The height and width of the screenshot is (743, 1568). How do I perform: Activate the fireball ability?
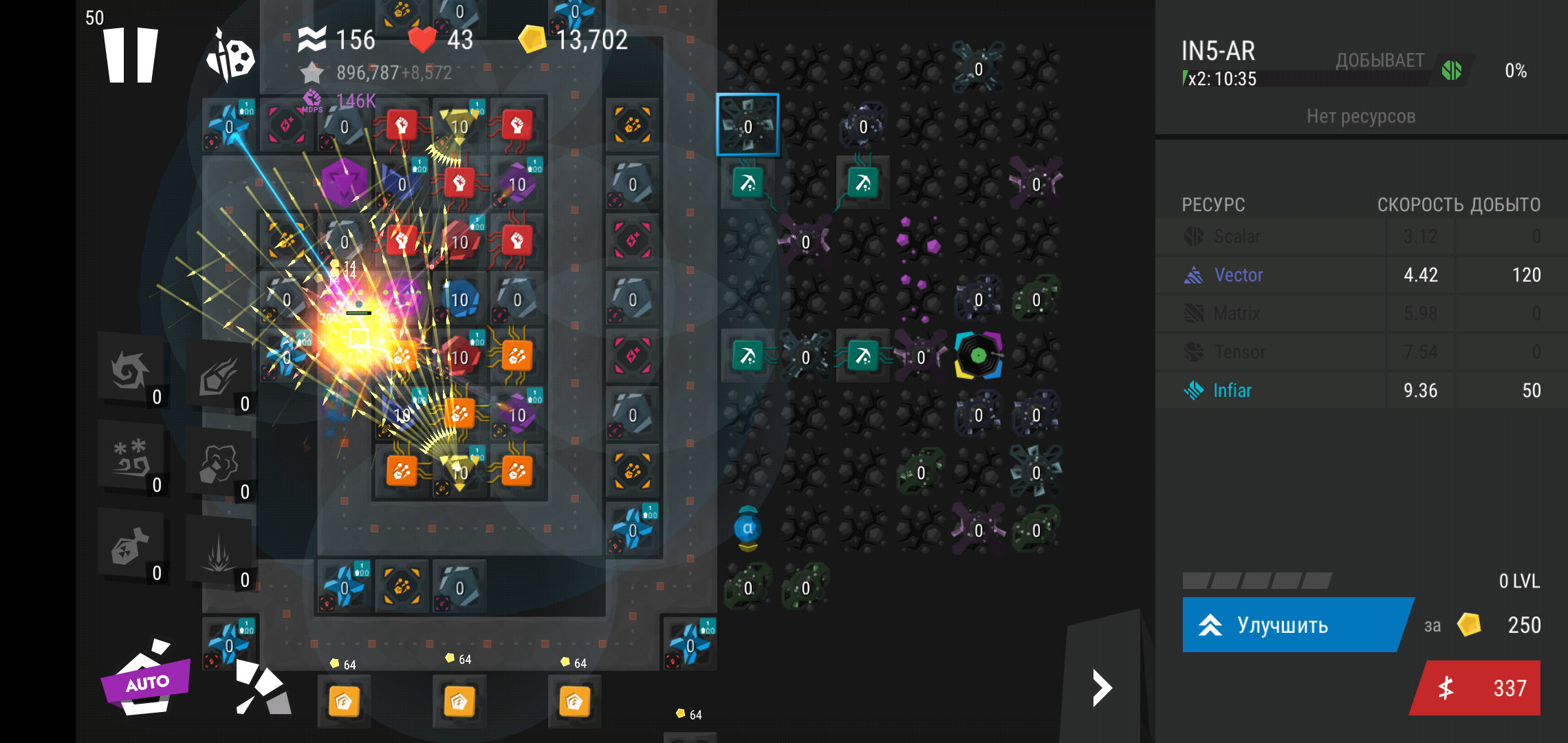tap(219, 378)
